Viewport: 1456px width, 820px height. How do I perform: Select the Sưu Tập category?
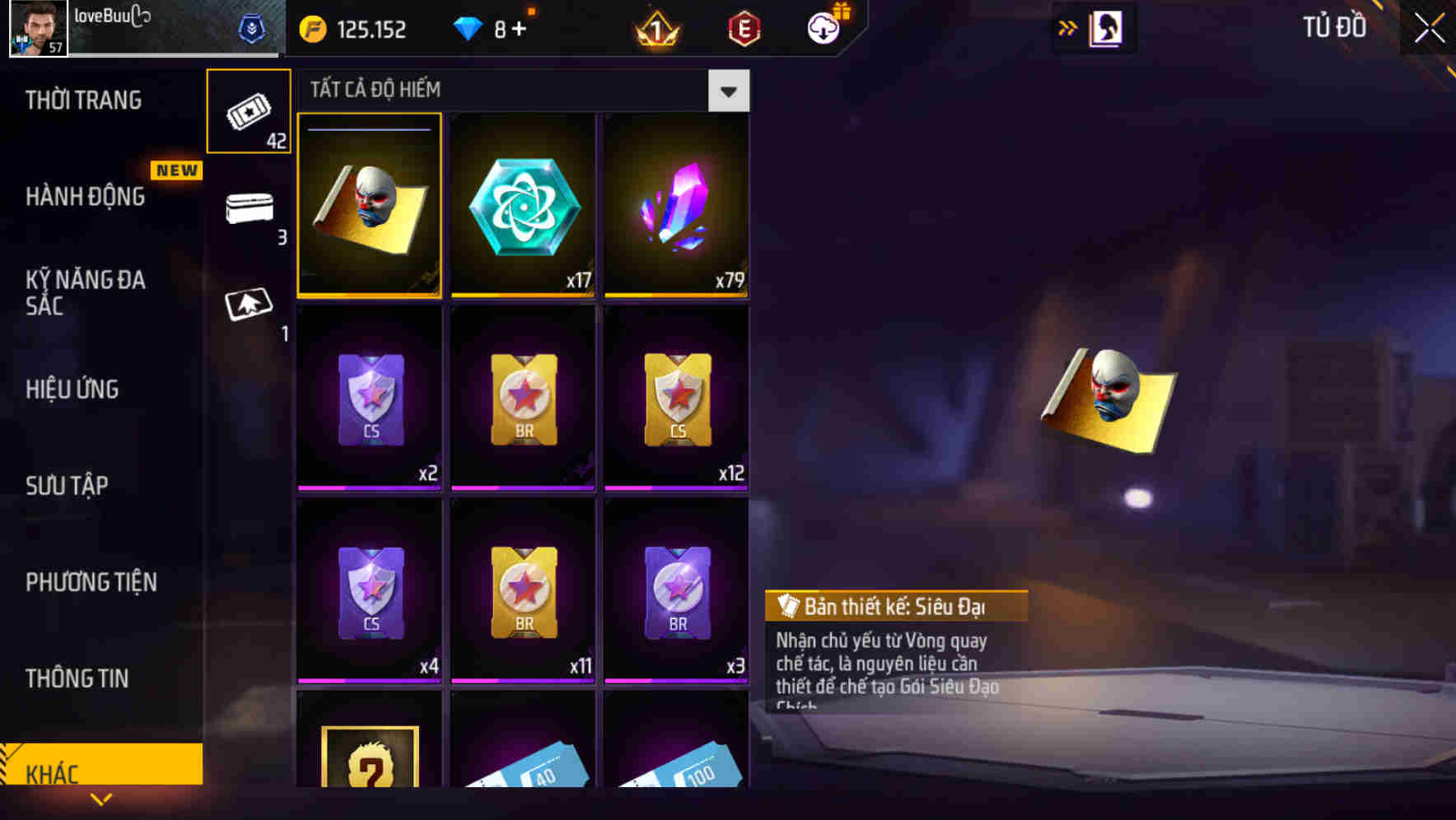tap(68, 486)
